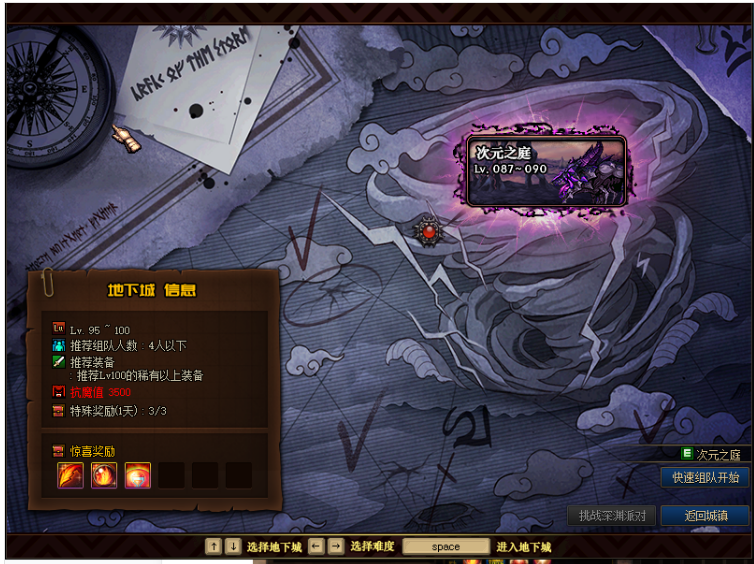
Task: Inspect the red flame orb reward icon
Action: tap(104, 475)
